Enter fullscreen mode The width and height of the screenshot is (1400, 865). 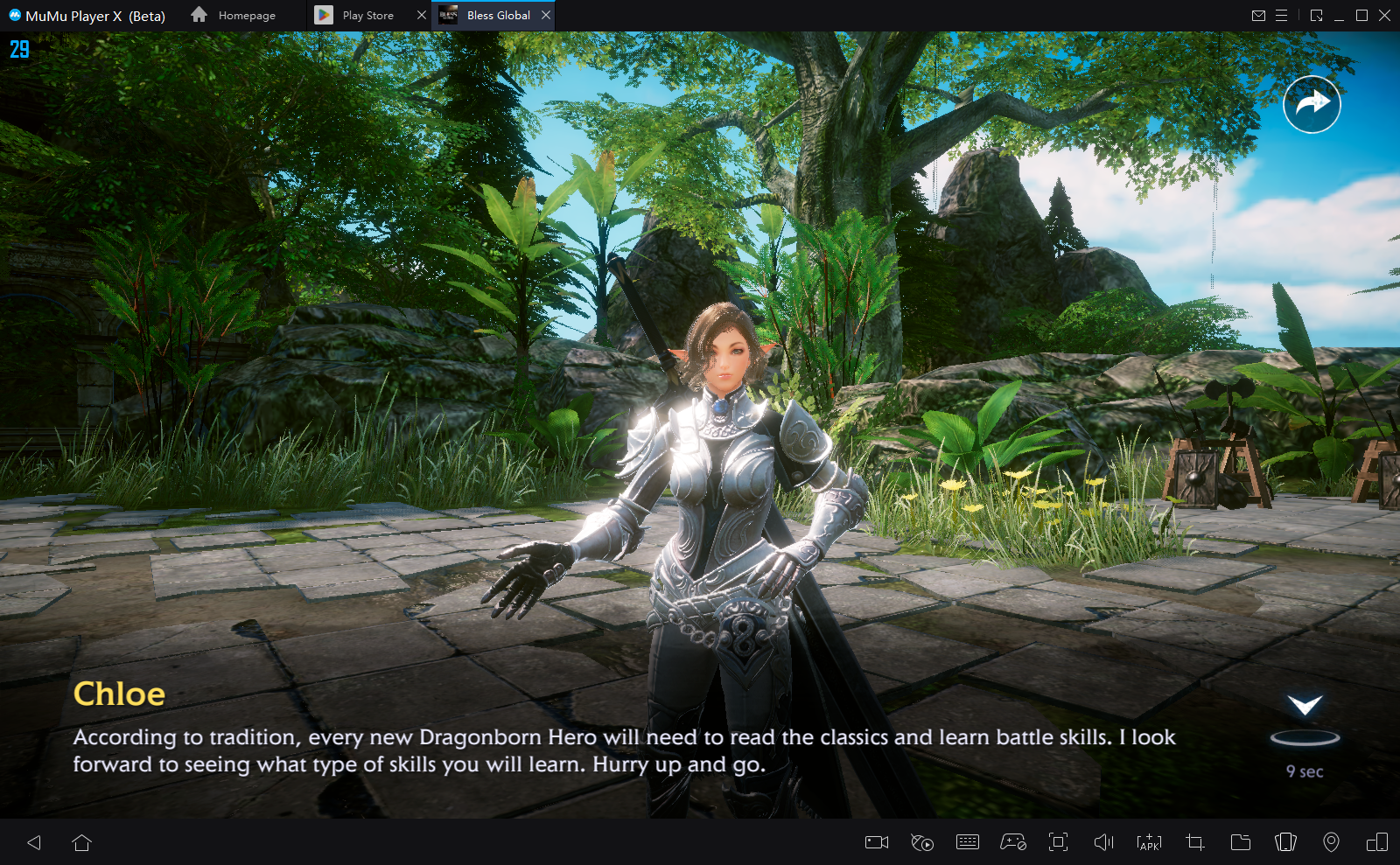(x=1058, y=842)
